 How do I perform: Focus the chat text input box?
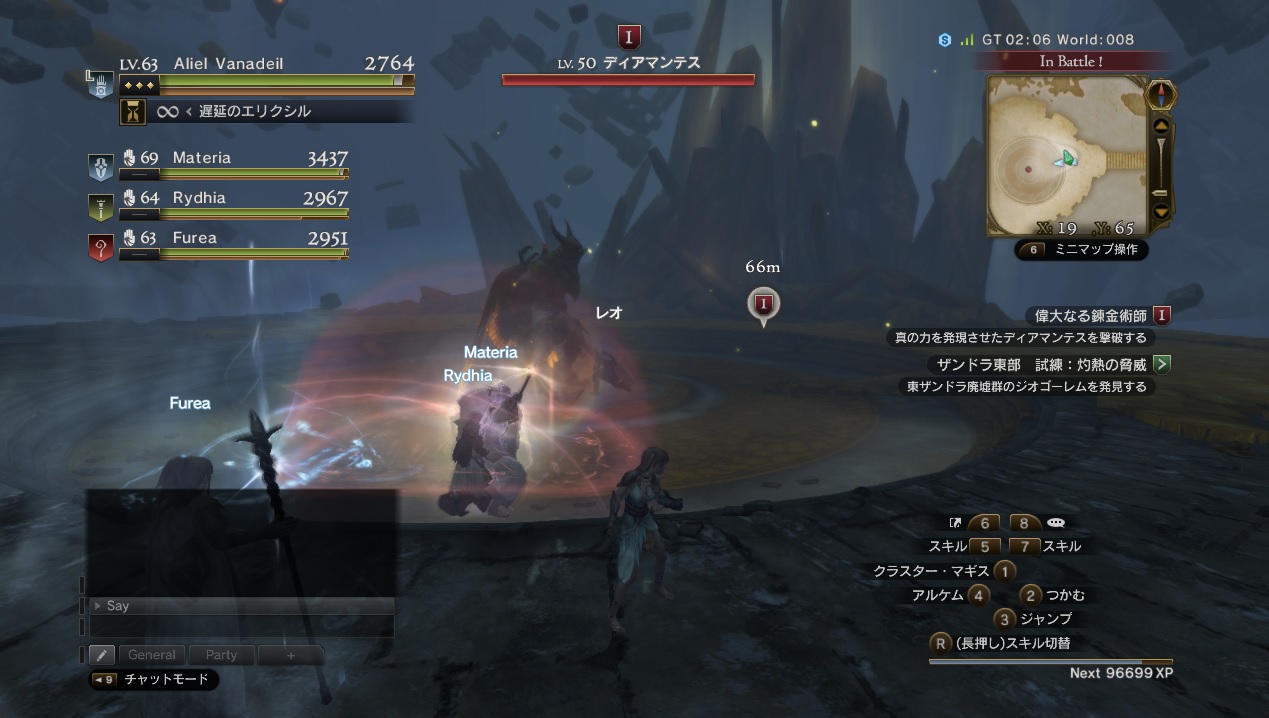point(241,626)
